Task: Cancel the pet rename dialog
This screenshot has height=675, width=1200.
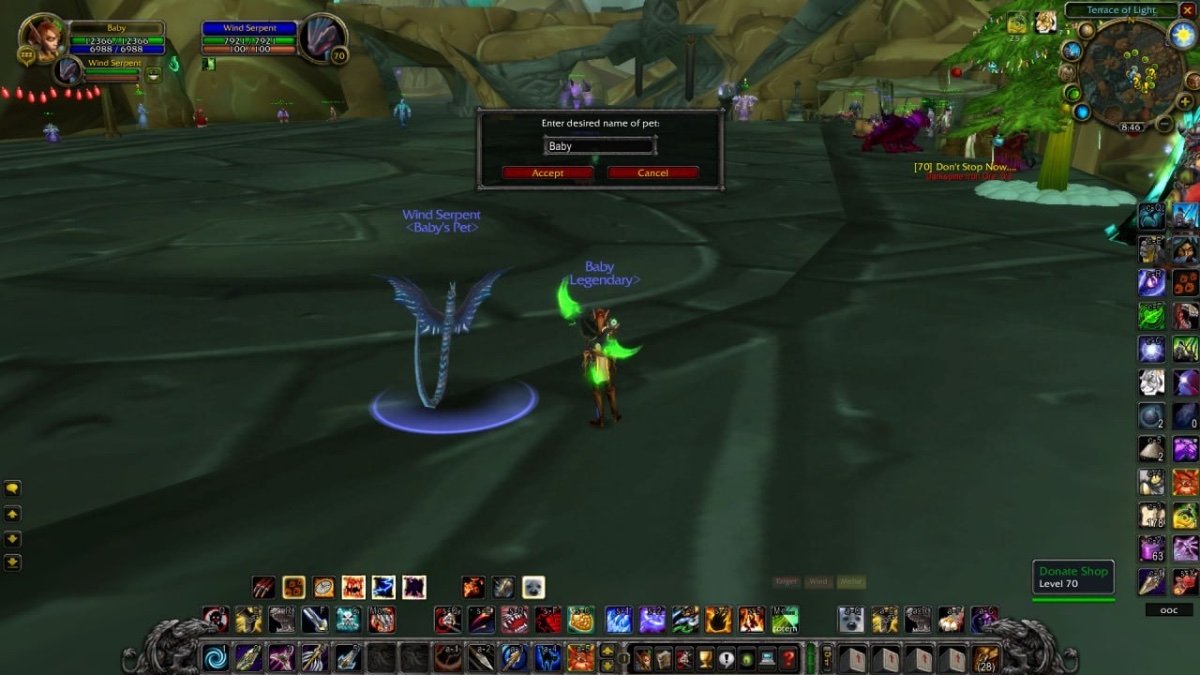Action: 652,173
